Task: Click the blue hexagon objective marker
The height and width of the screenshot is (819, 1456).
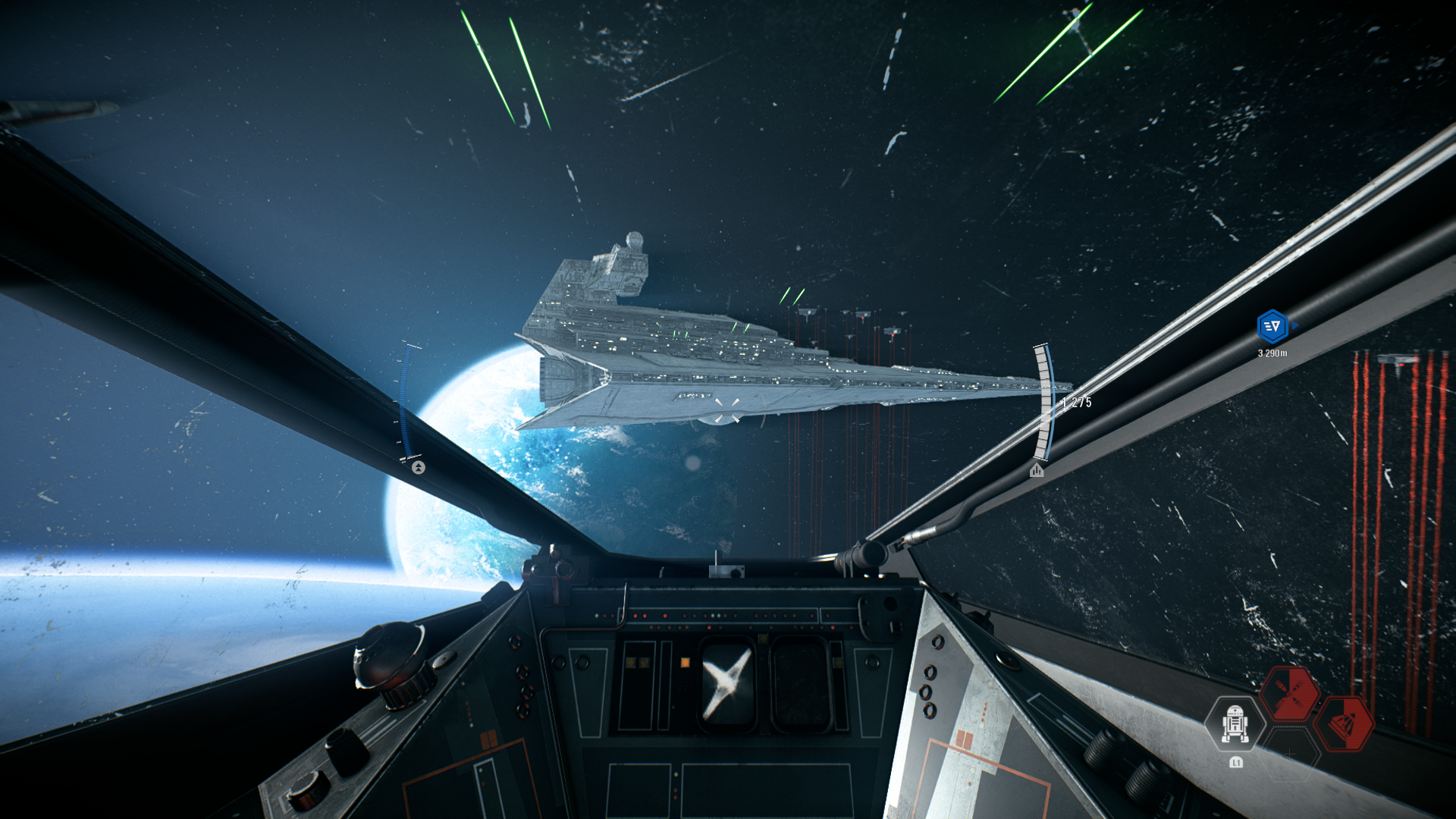Action: pyautogui.click(x=1272, y=326)
